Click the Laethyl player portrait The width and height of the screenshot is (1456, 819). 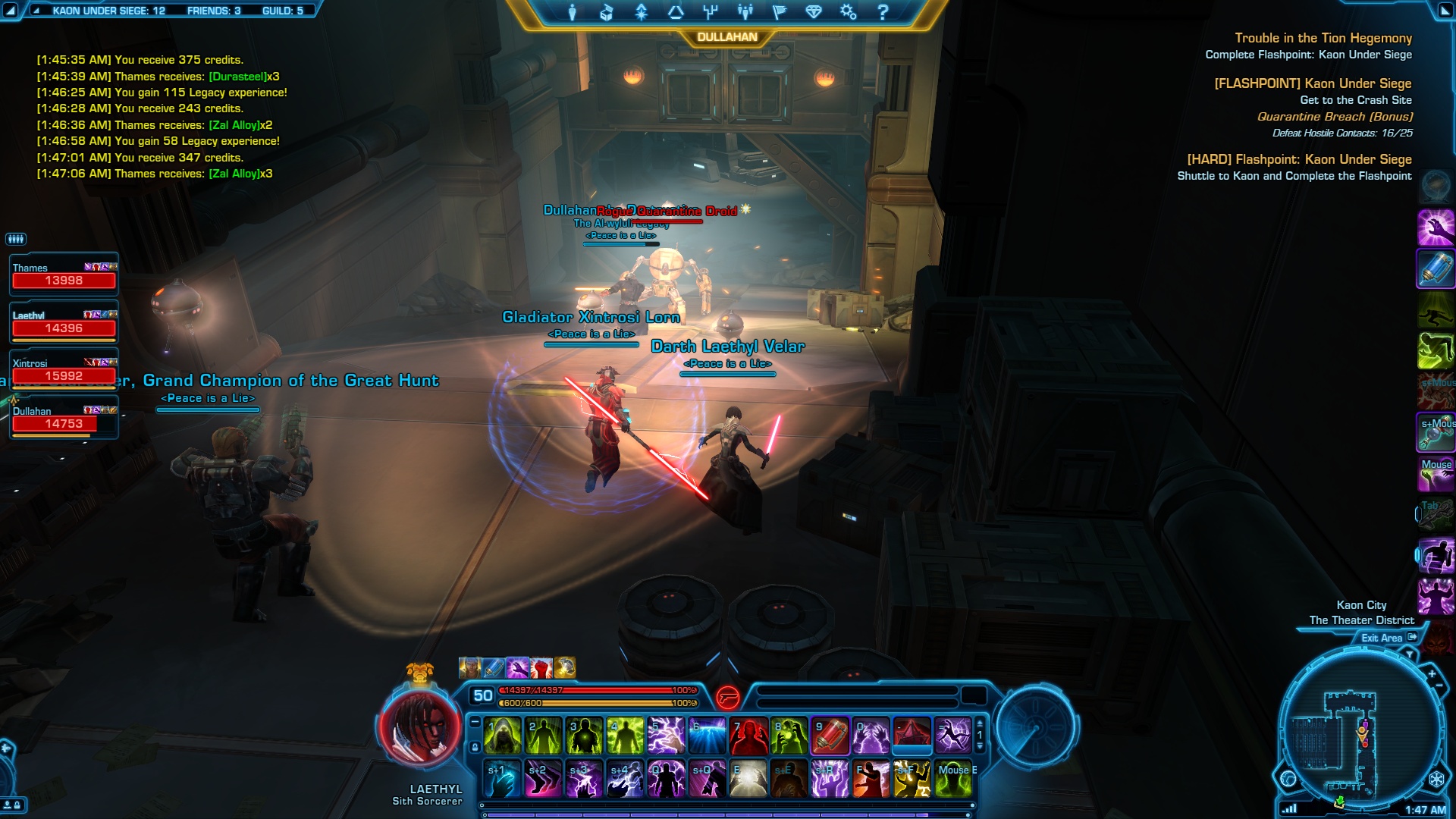point(419,727)
